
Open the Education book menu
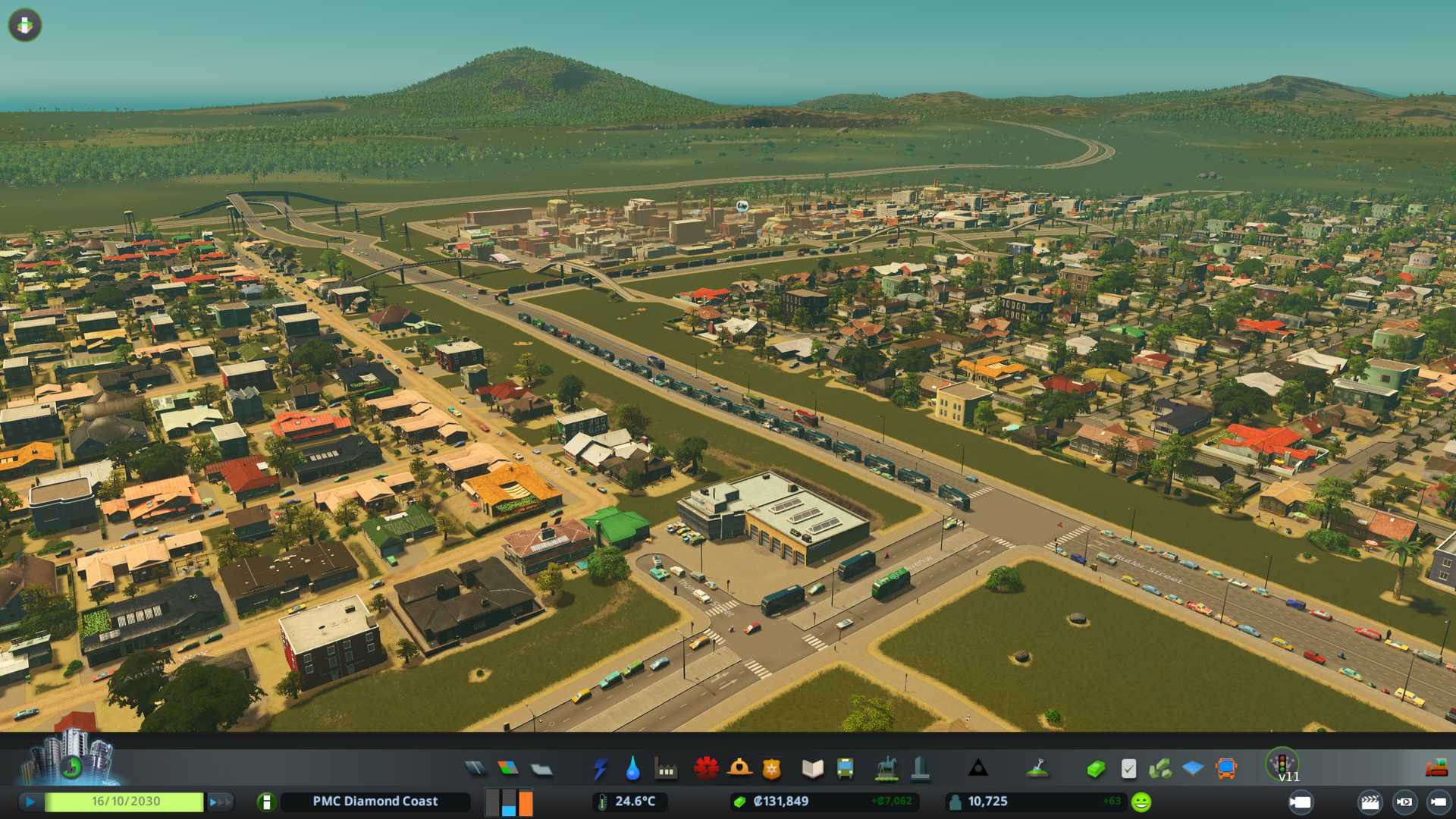(812, 769)
